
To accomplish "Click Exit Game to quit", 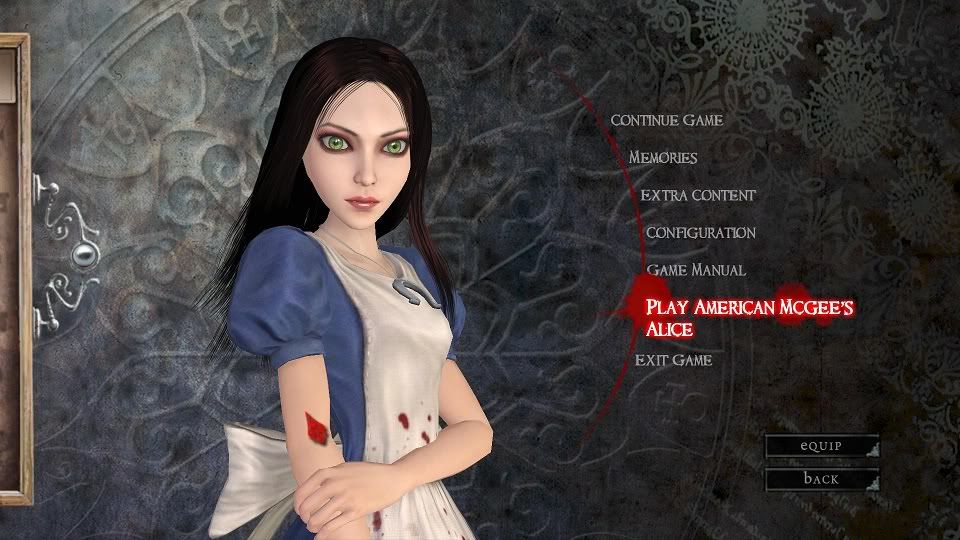I will (x=674, y=360).
